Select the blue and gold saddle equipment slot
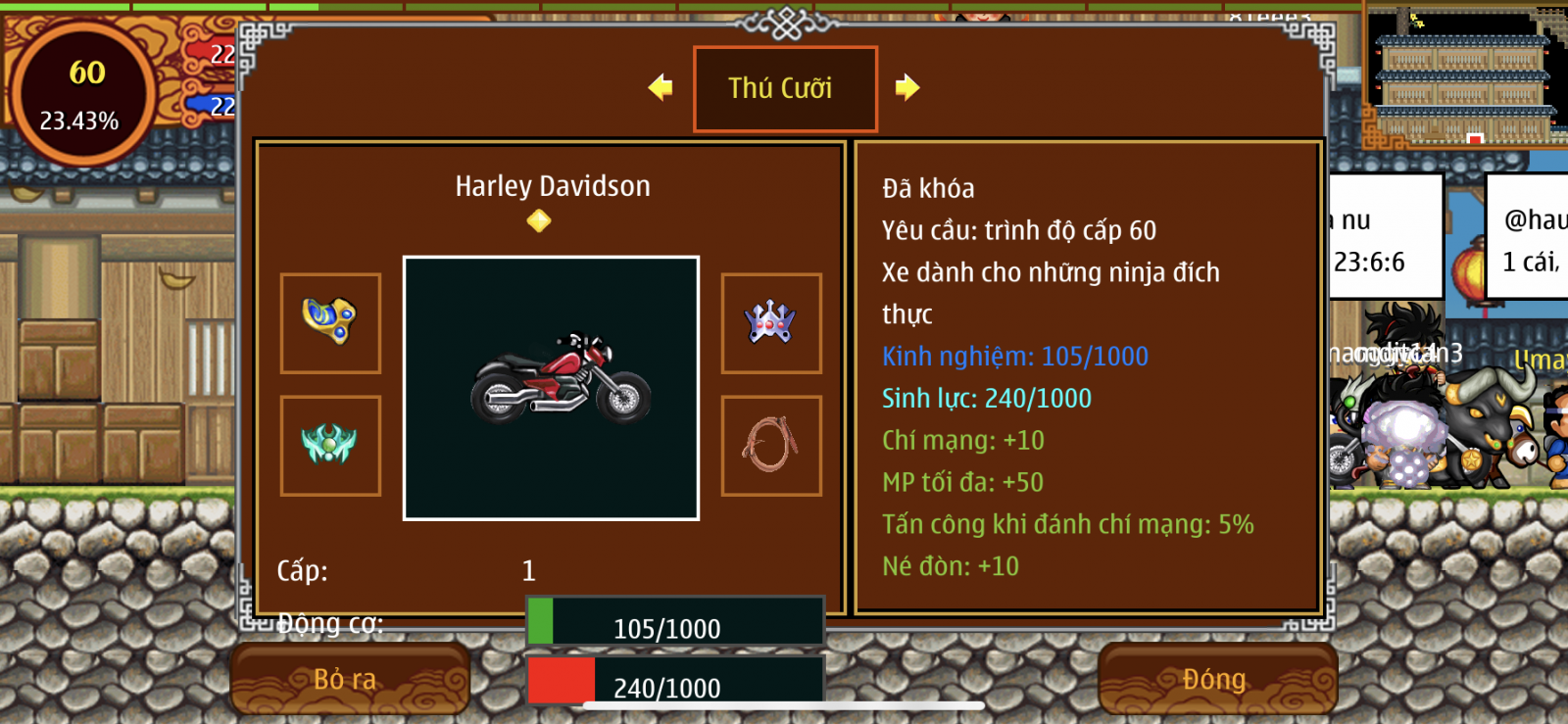Image resolution: width=1568 pixels, height=724 pixels. pos(330,323)
